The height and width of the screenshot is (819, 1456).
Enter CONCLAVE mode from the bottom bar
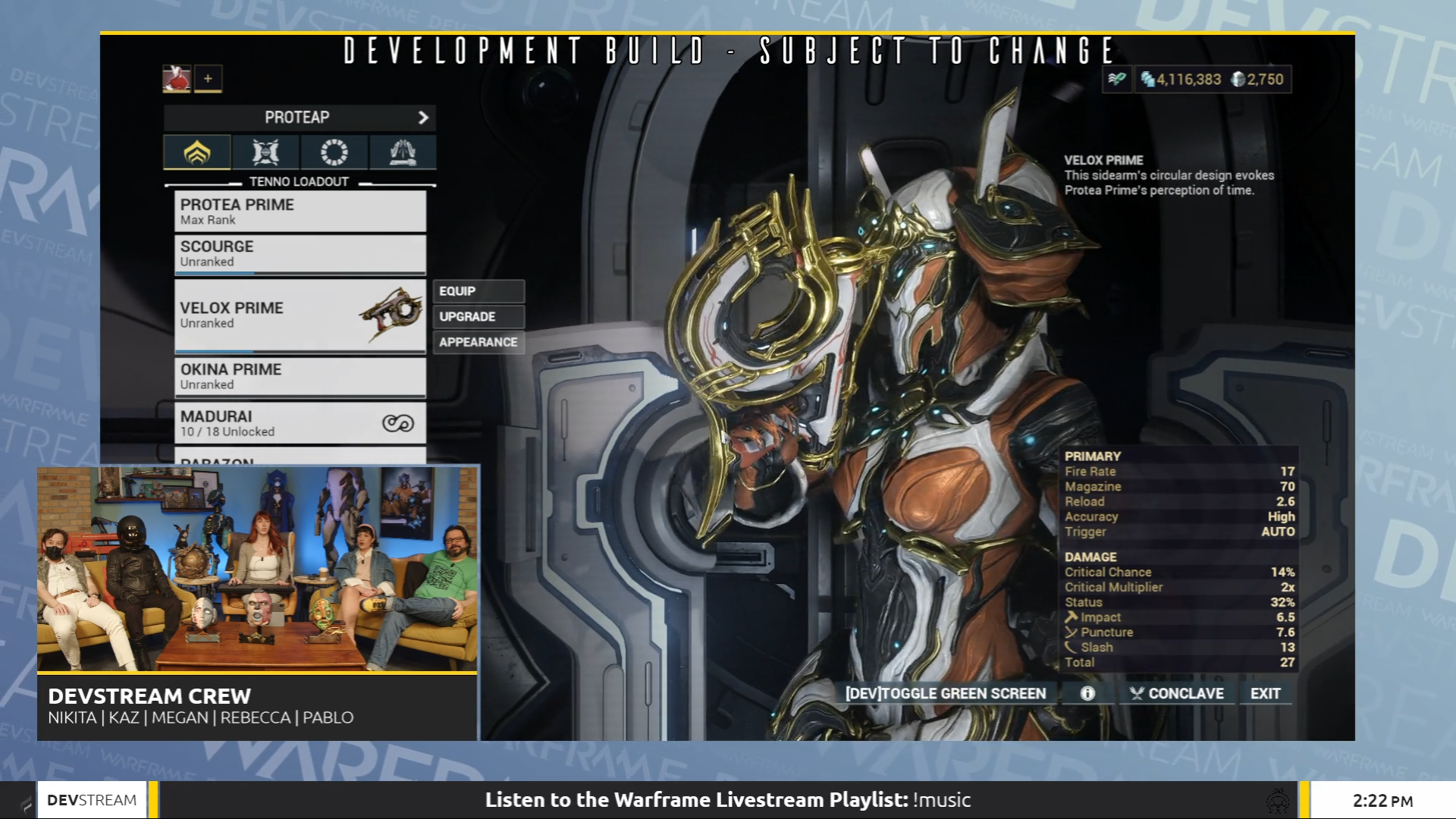[x=1176, y=692]
